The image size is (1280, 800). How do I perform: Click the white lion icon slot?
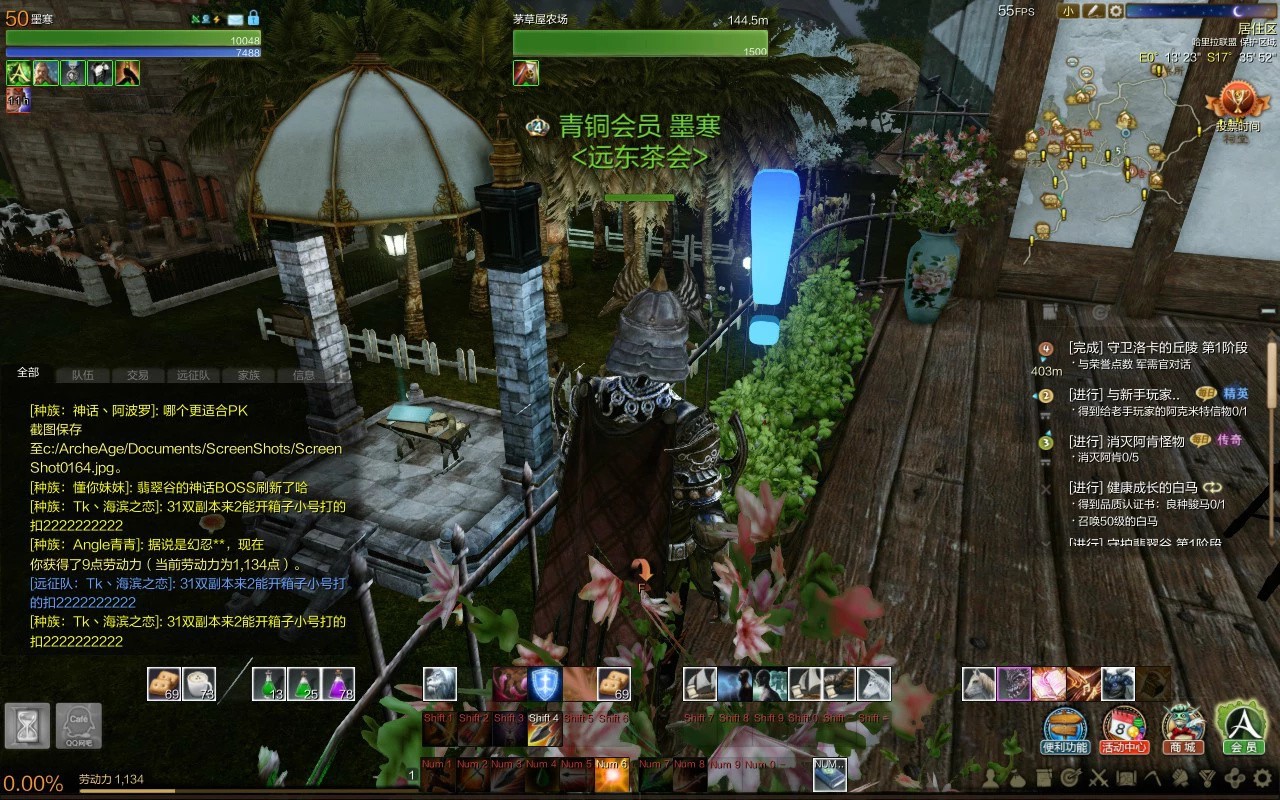coord(440,684)
